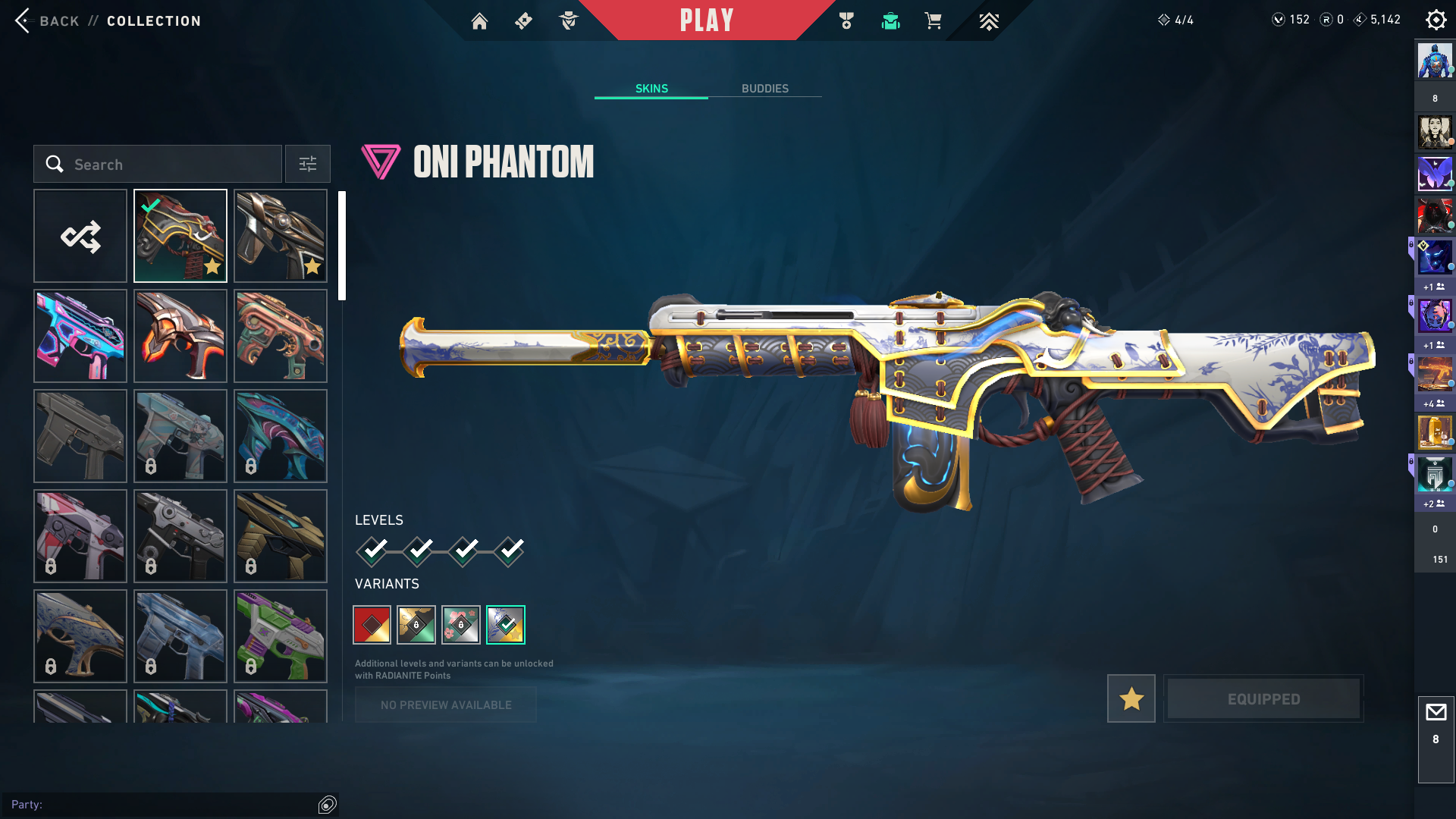Open the agents menu icon
1456x819 pixels.
tap(568, 21)
